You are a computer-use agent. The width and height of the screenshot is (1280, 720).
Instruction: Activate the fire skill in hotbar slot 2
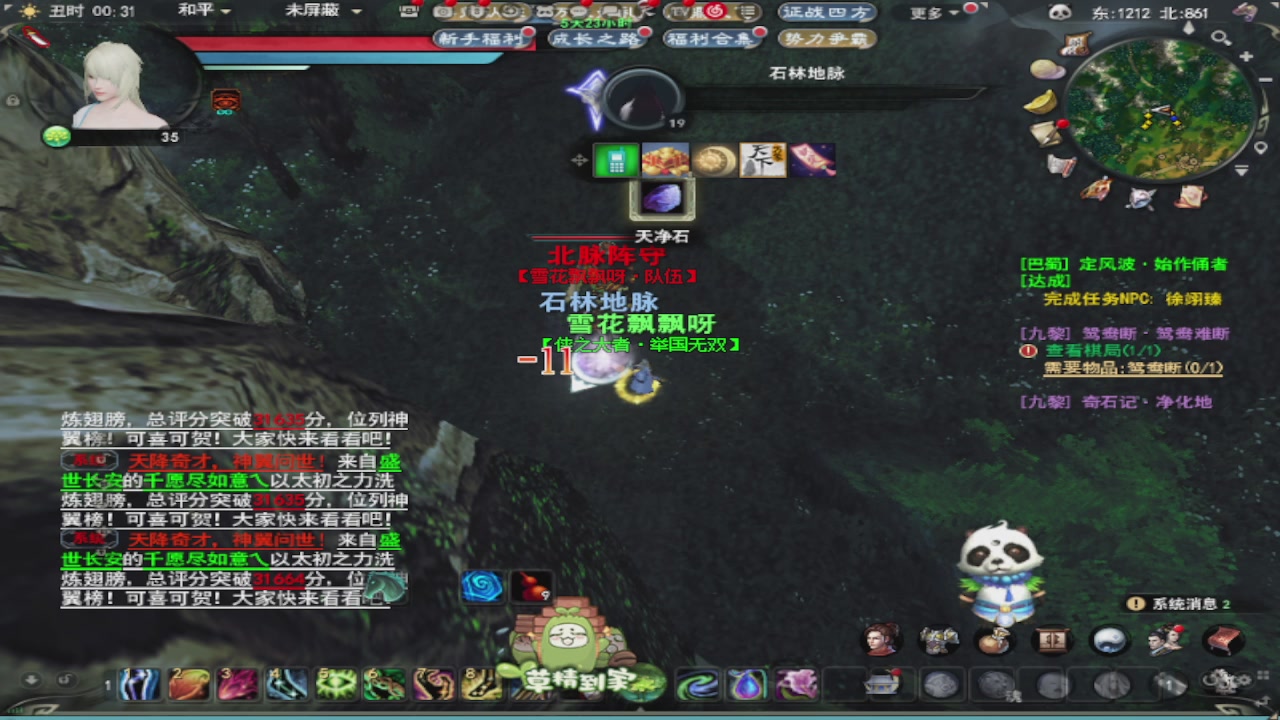(188, 684)
